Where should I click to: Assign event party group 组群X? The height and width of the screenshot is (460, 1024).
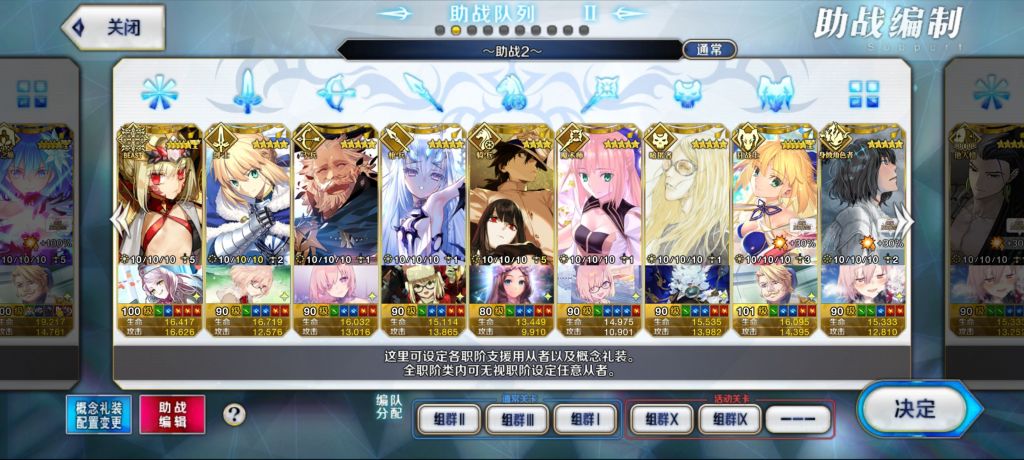pos(661,419)
